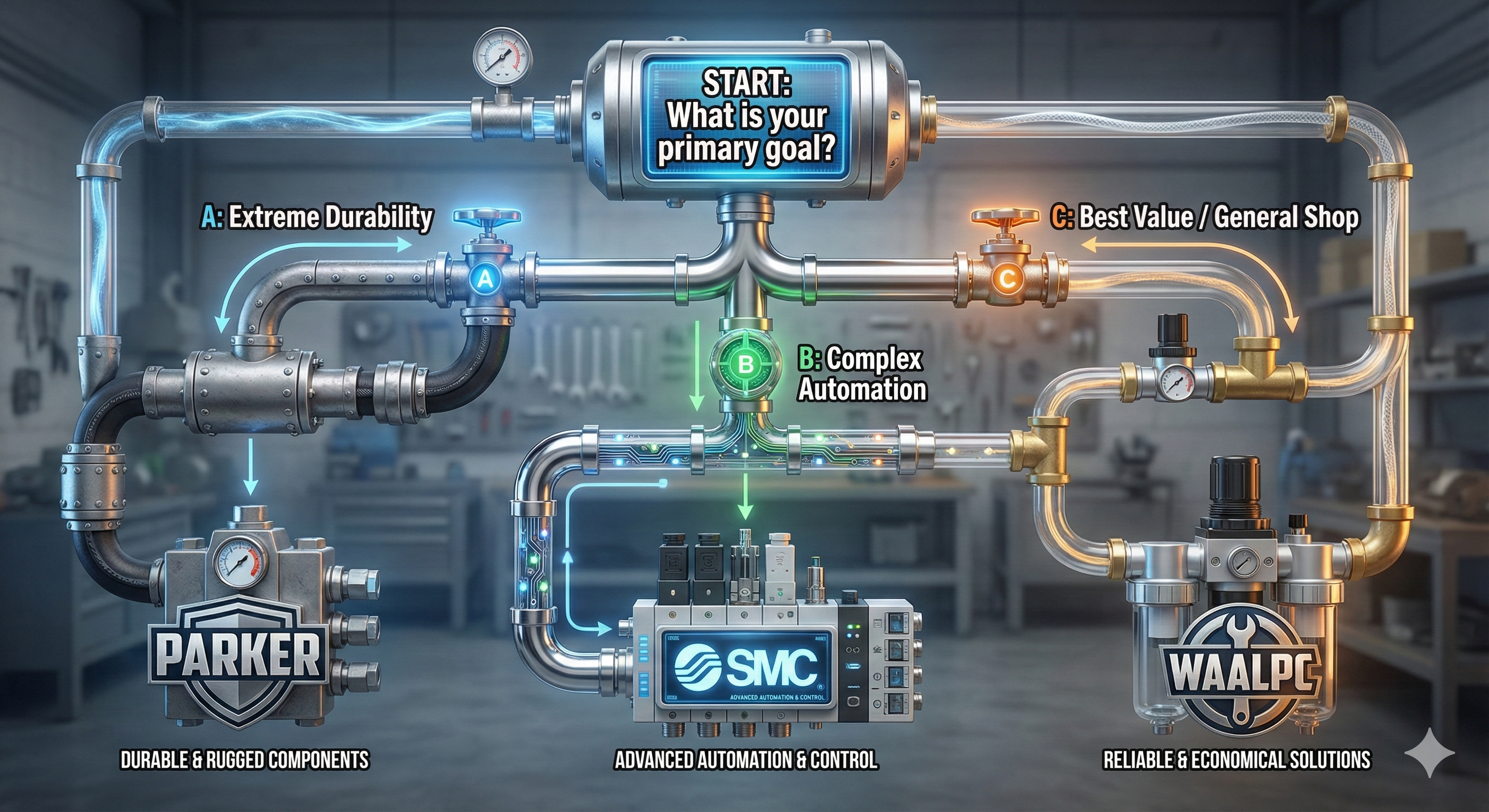Click the glowing blue A valve badge

pyautogui.click(x=486, y=280)
